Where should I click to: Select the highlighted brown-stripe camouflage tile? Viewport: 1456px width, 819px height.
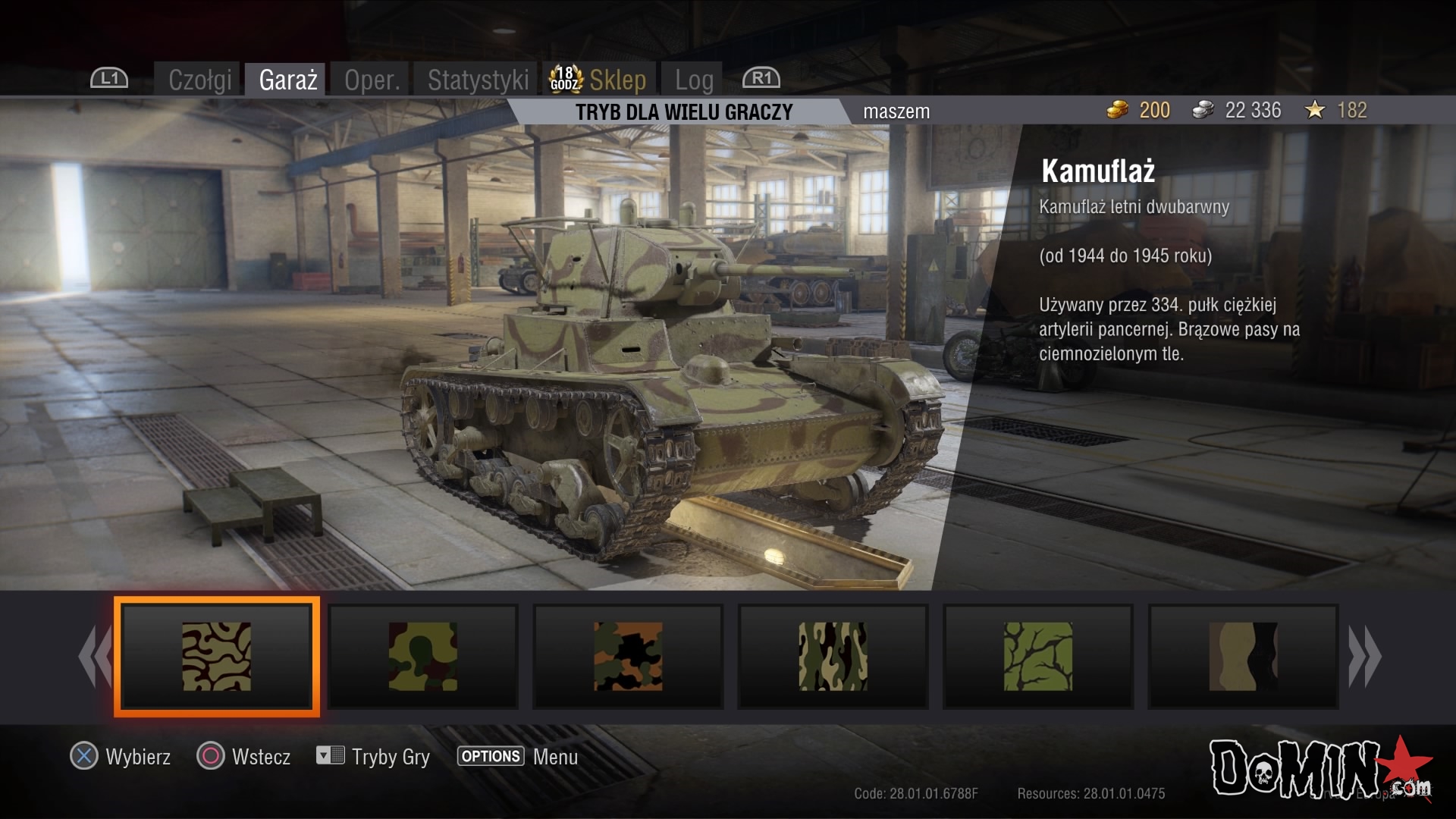point(217,657)
